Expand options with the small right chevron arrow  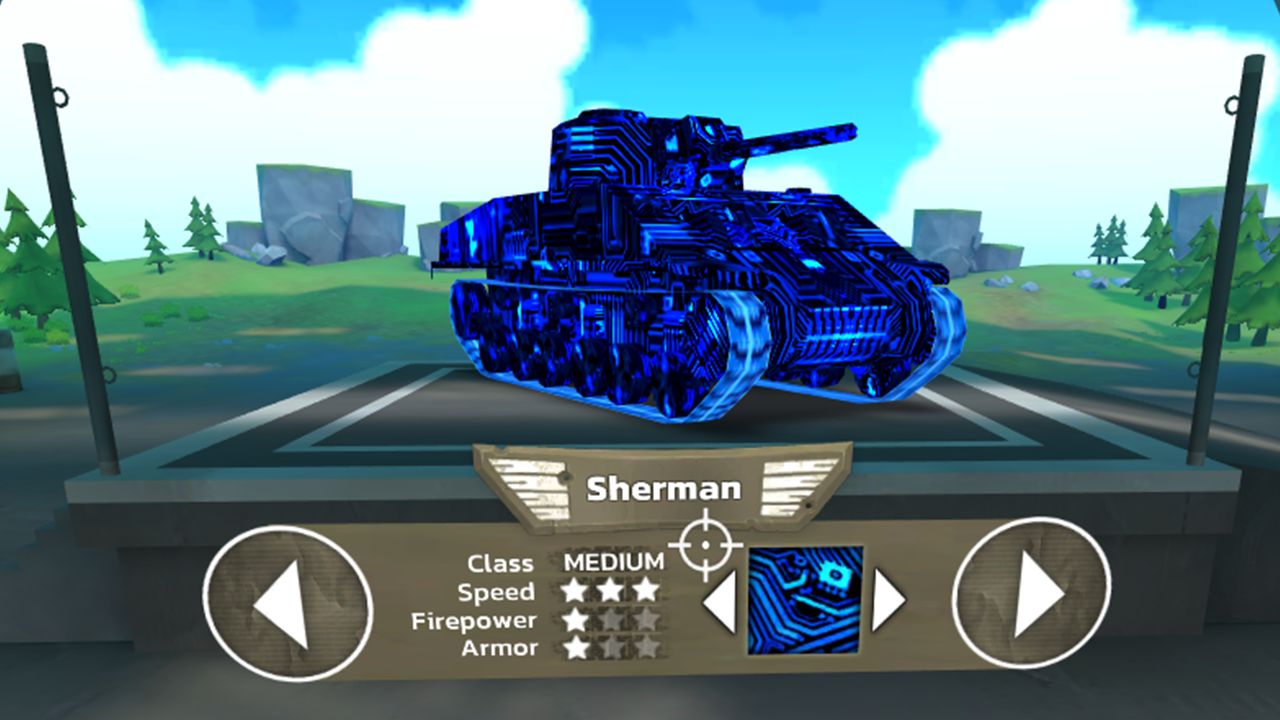[x=889, y=601]
